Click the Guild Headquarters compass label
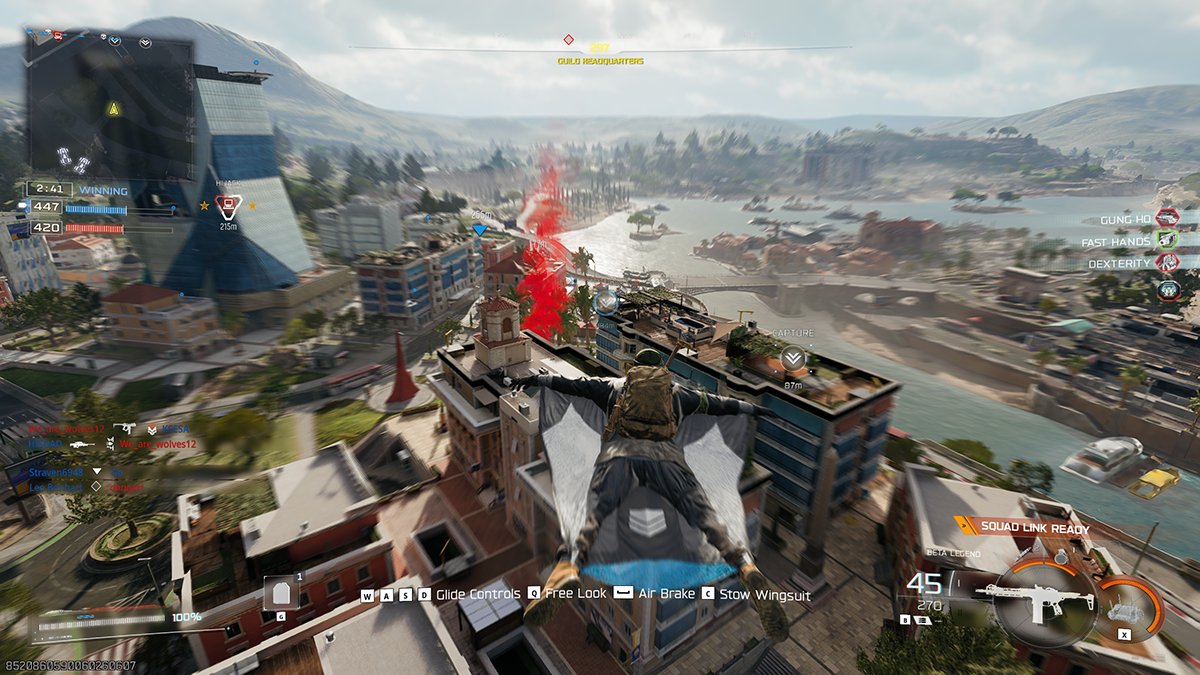This screenshot has height=675, width=1200. [x=600, y=61]
